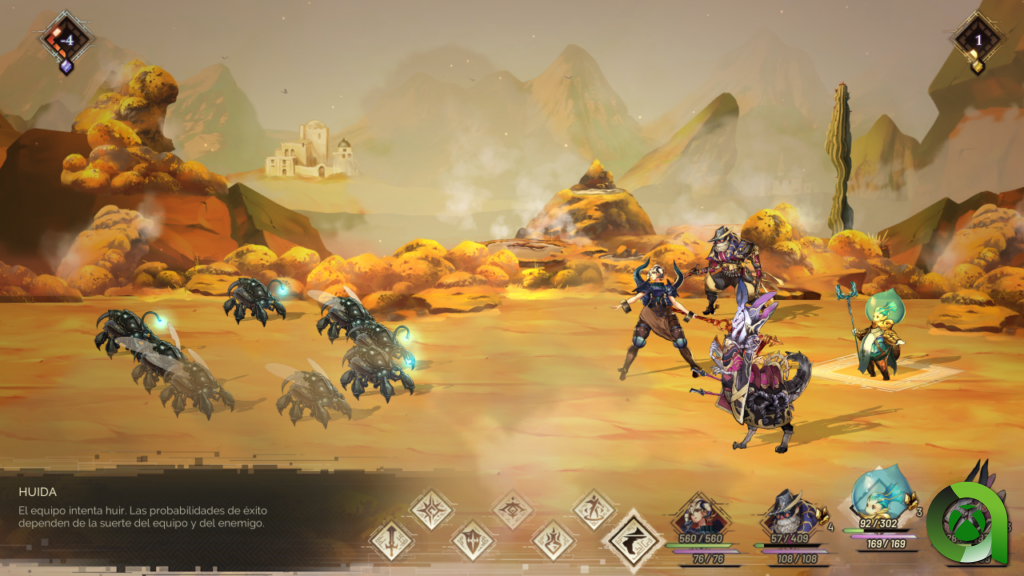Click the red diamond counter showing -4

66,39
